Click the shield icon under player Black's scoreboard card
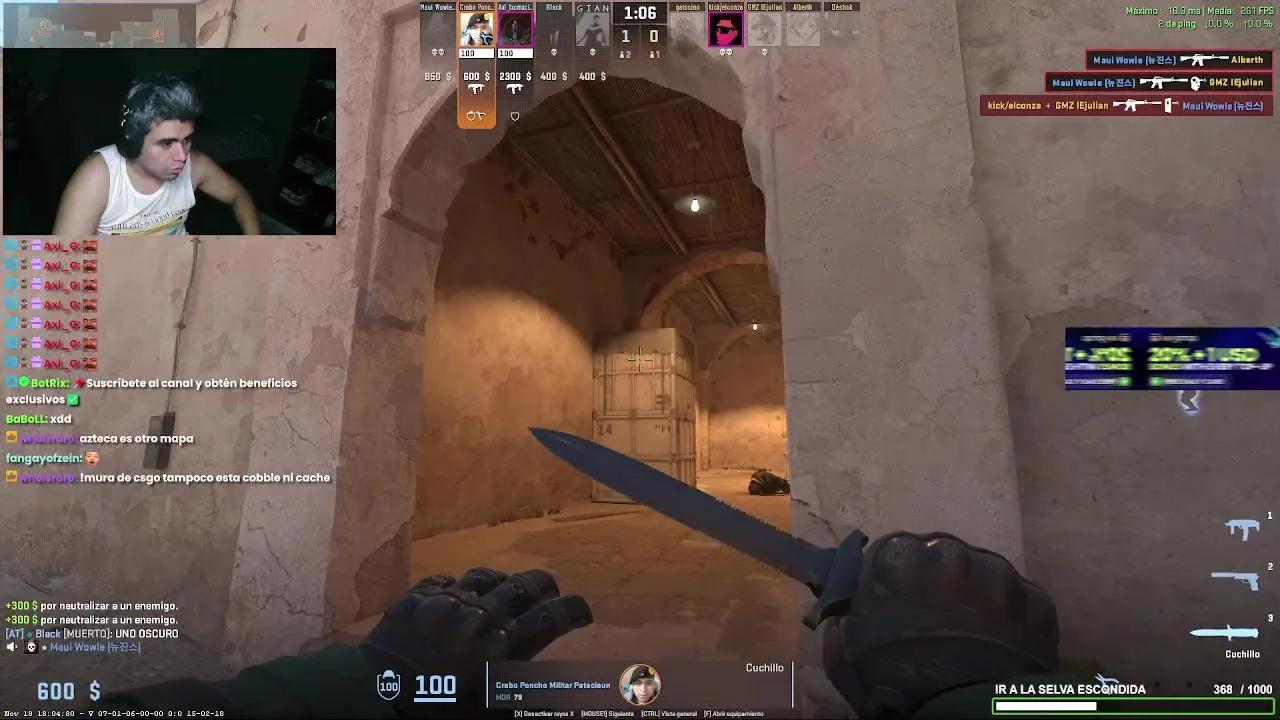Screen dimensions: 1280x720 (514, 116)
